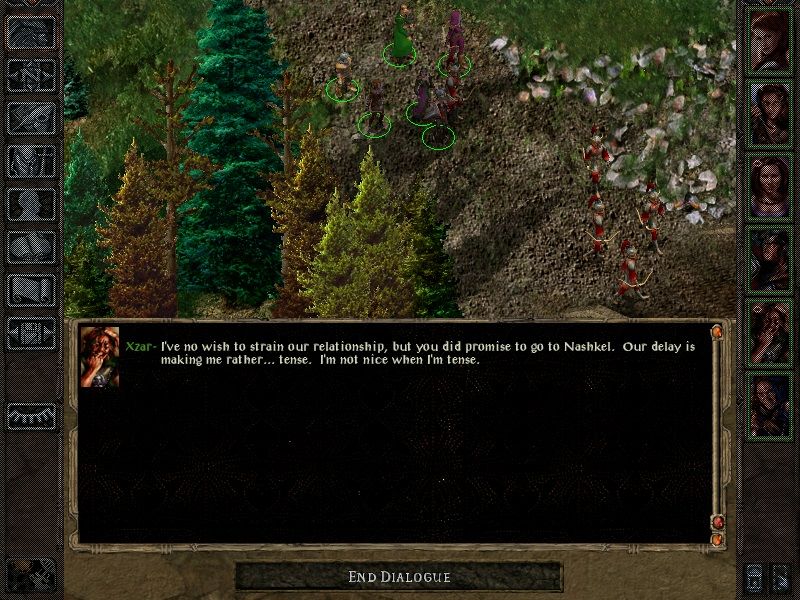Viewport: 800px width, 600px height.
Task: Select the first party member portrait
Action: (770, 41)
